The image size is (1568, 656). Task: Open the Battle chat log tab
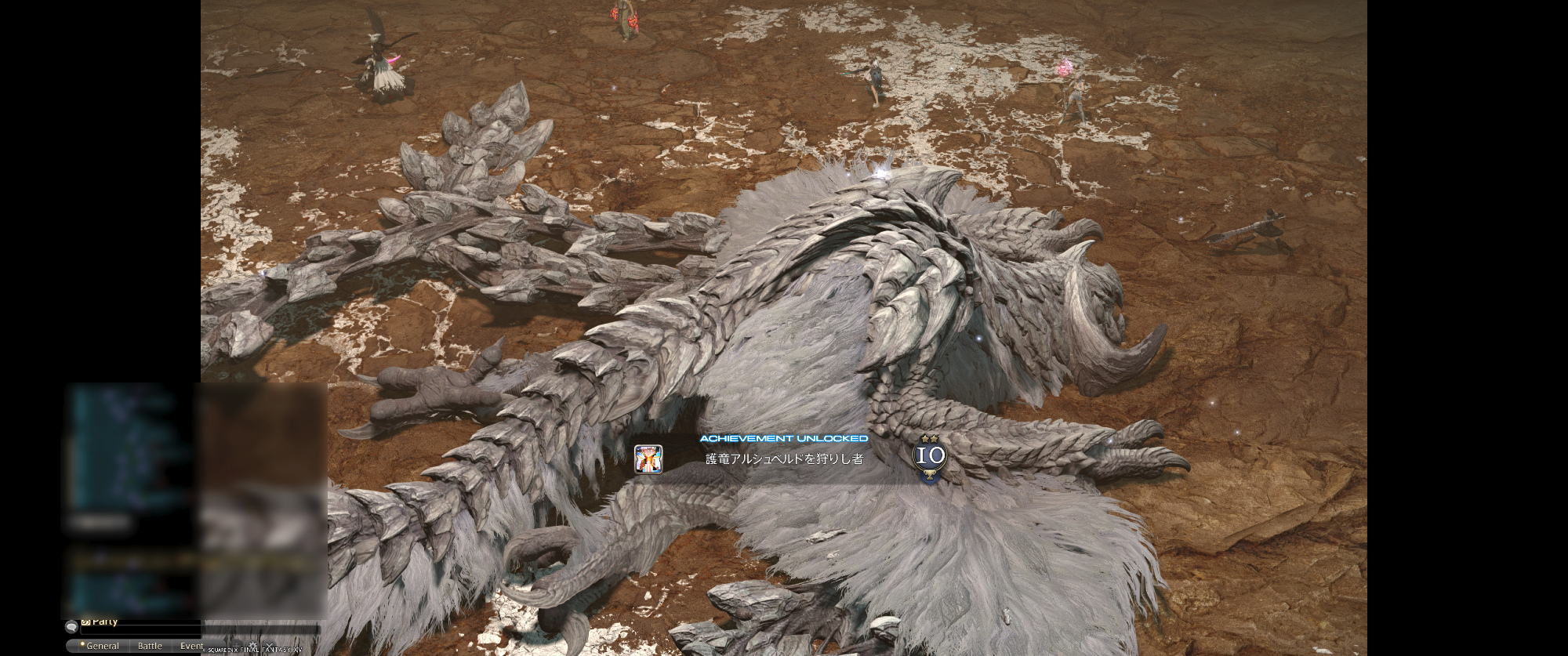point(150,646)
